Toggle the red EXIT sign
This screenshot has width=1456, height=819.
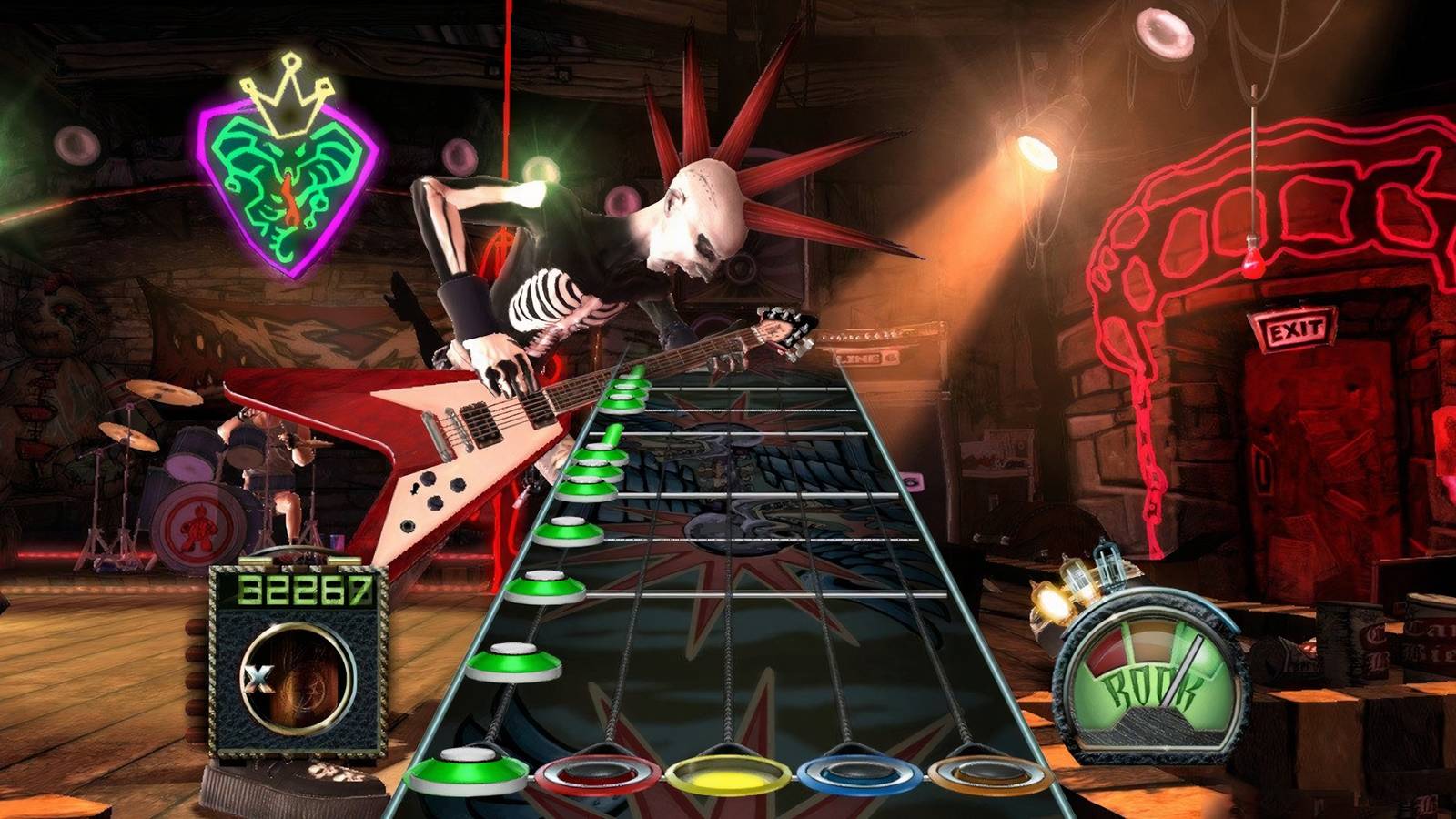[x=1292, y=328]
